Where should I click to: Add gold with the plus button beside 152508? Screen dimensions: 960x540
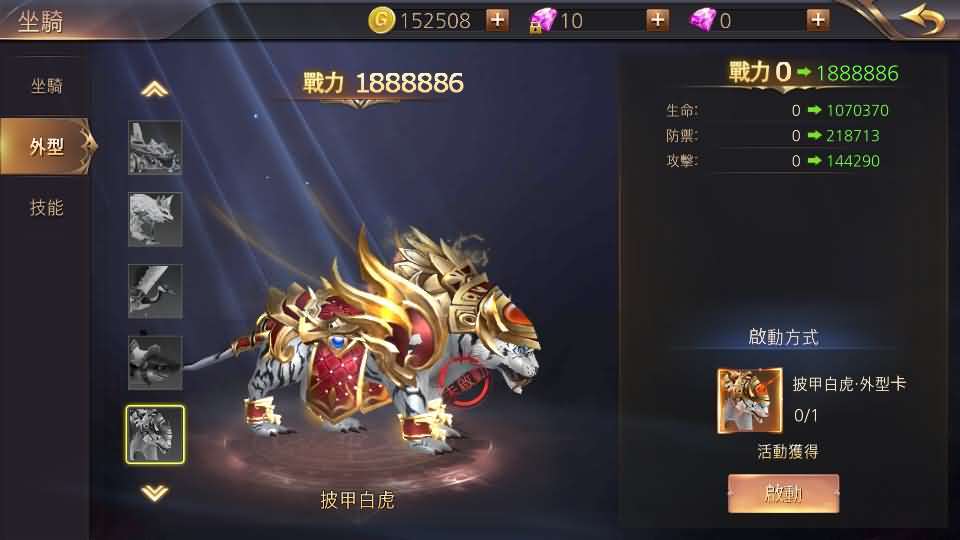(497, 20)
